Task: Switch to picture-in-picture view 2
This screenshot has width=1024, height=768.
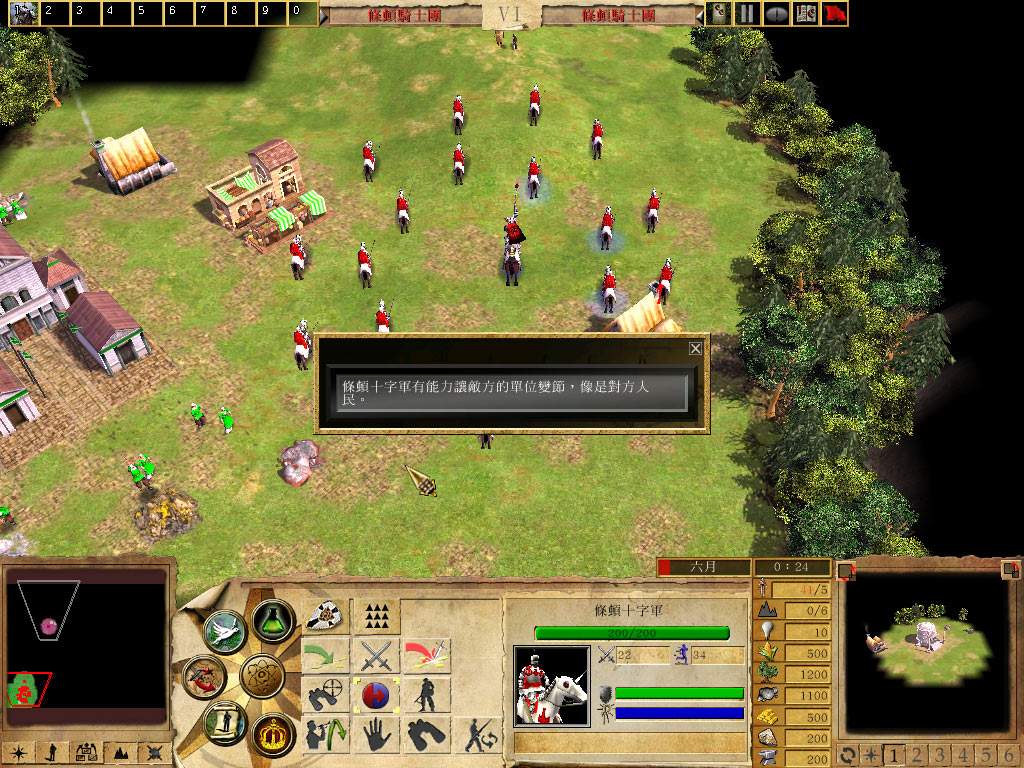Action: (913, 754)
